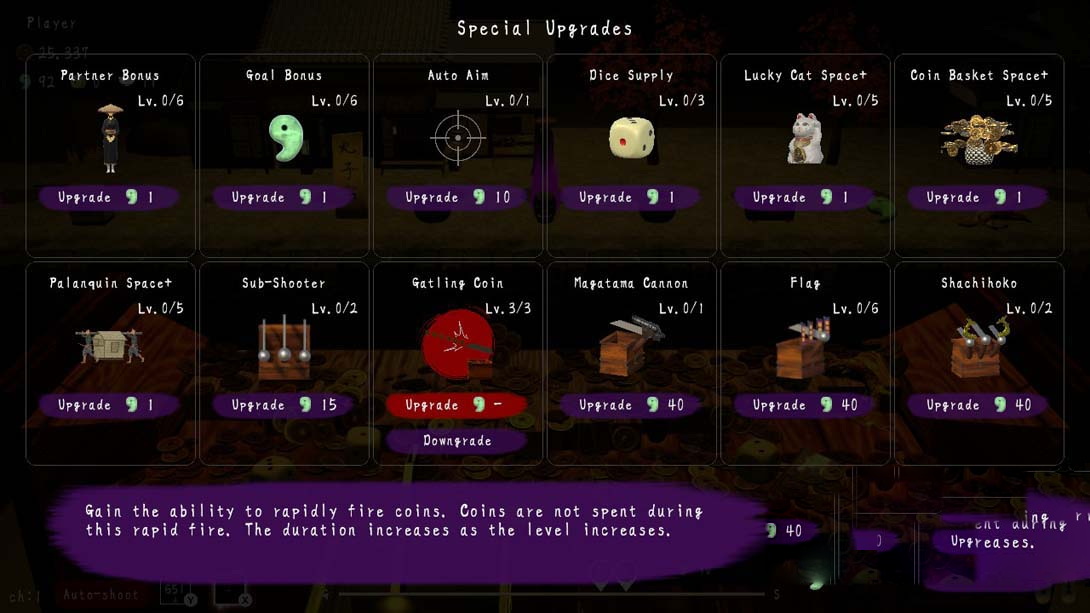Purchase the Sub-Shooter upgrade
Image resolution: width=1090 pixels, height=613 pixels.
pos(284,405)
